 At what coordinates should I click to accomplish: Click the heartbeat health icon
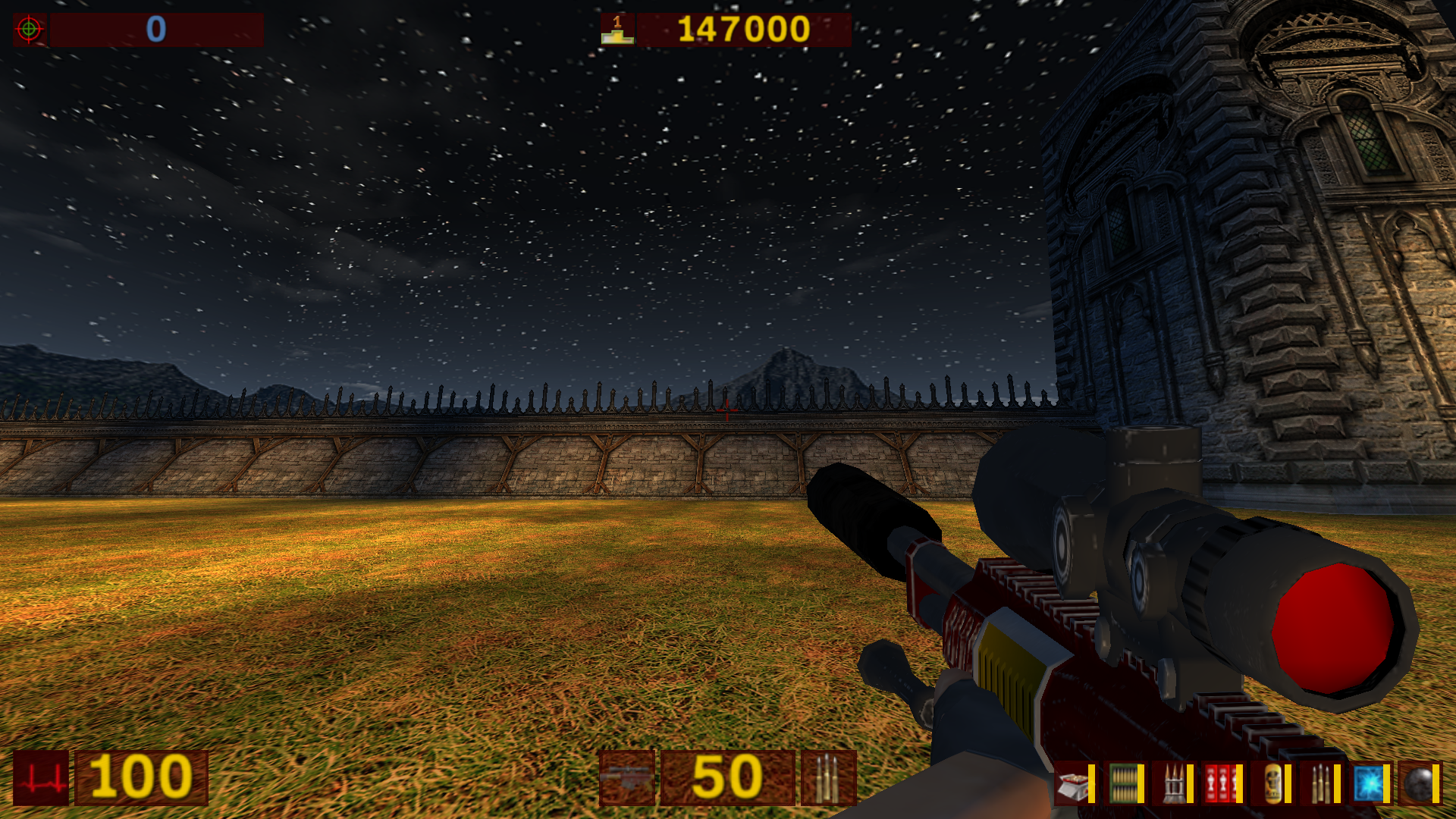(x=41, y=777)
